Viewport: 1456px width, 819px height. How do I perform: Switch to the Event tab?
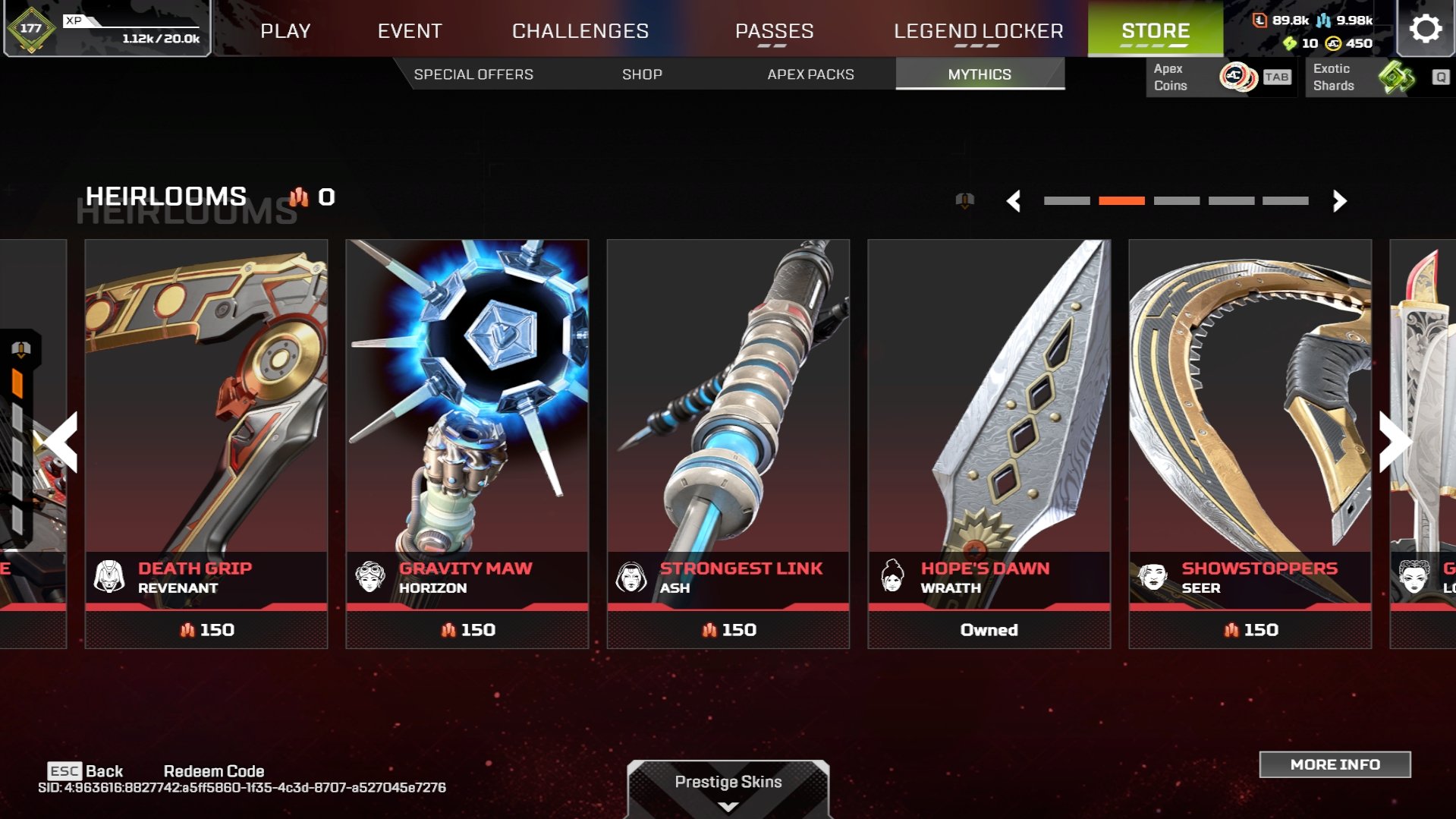(x=410, y=31)
